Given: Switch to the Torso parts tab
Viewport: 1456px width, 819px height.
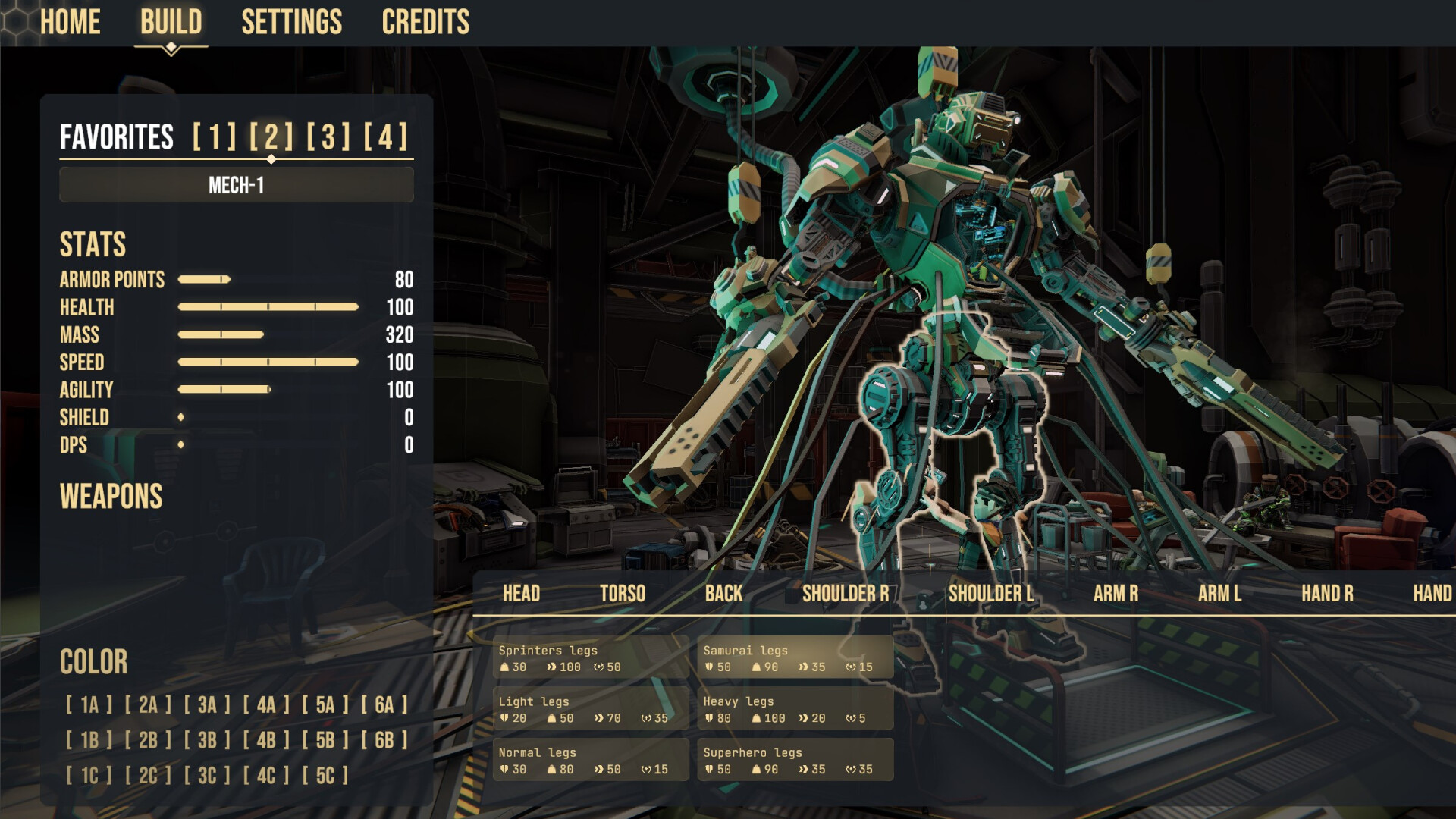Looking at the screenshot, I should click(x=623, y=594).
